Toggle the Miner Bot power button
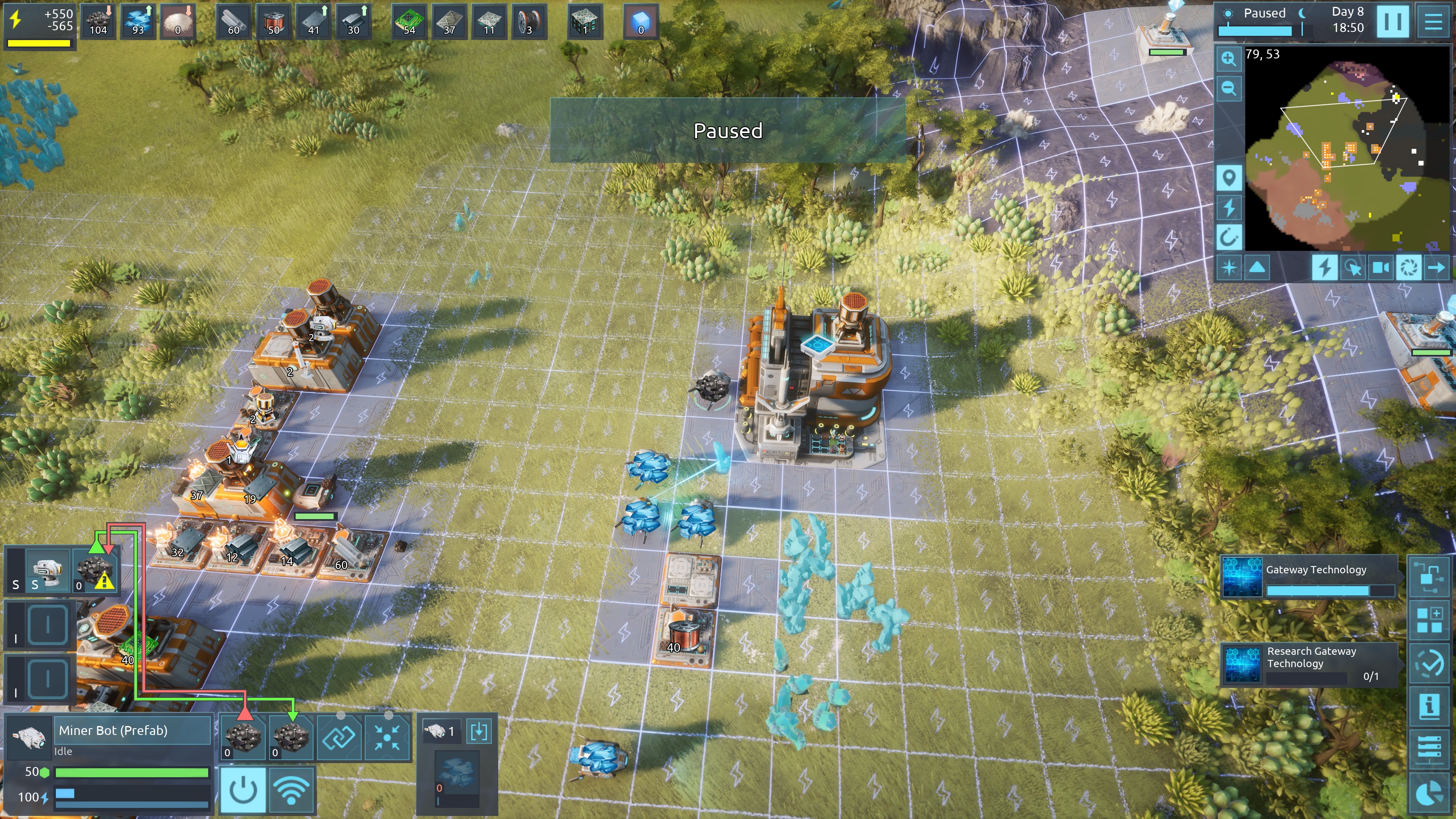 (x=244, y=790)
